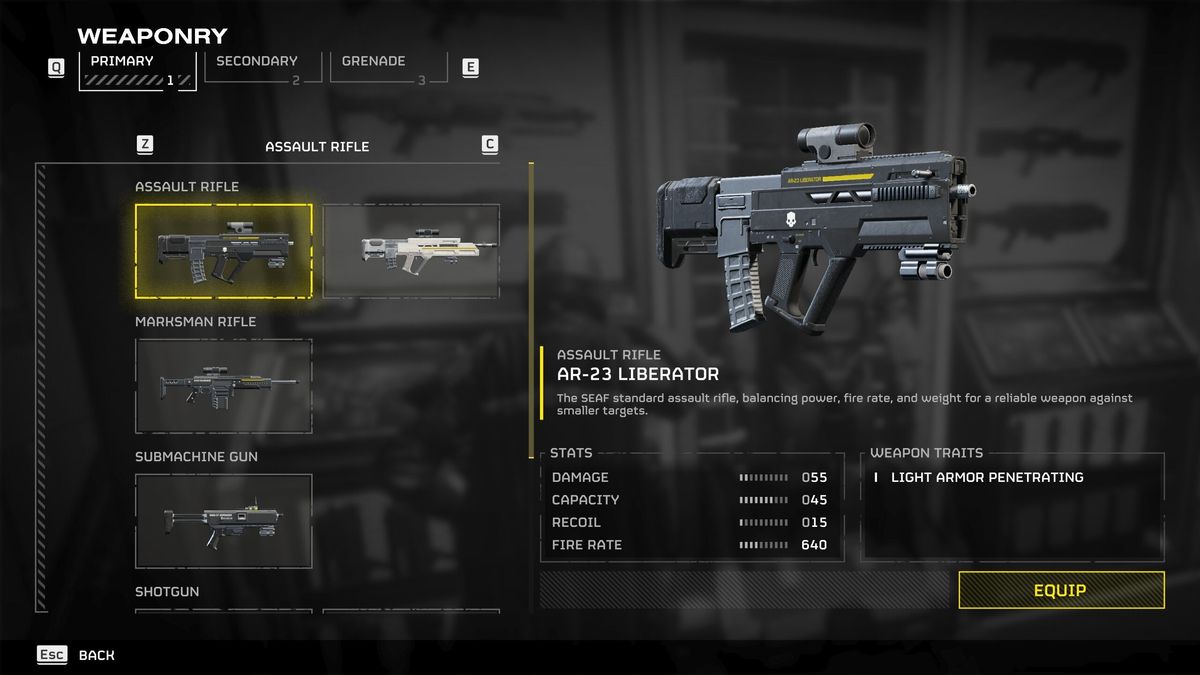Pick the marksman rifle tile
Viewport: 1200px width, 675px height.
point(224,386)
